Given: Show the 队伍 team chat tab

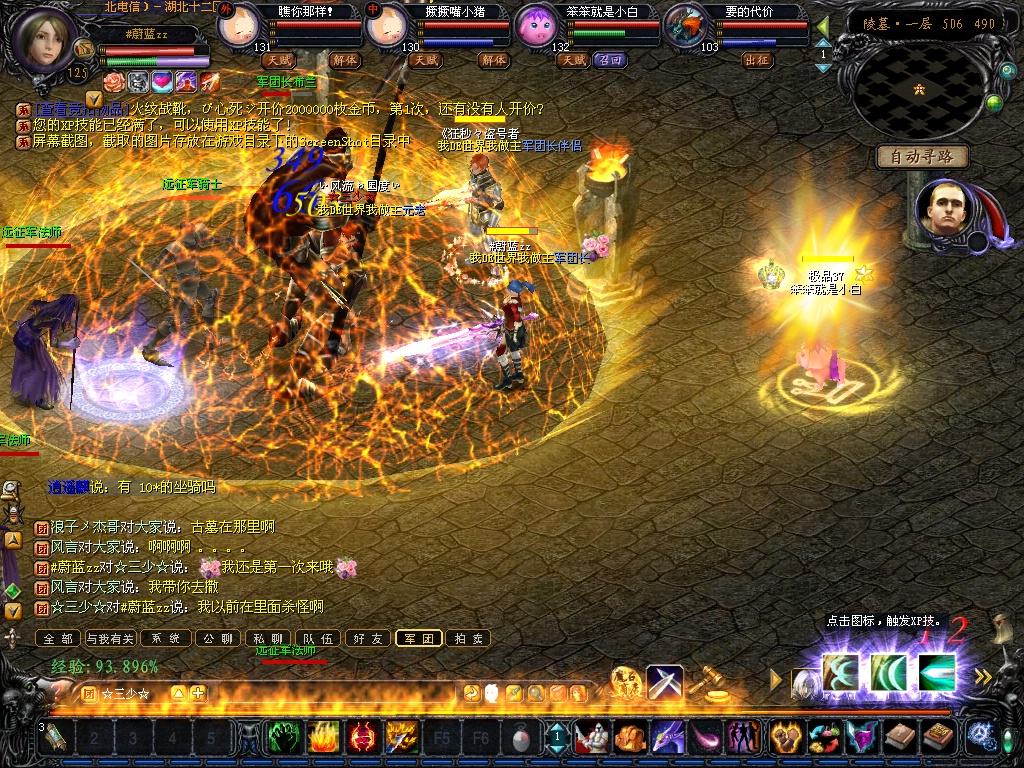Looking at the screenshot, I should pos(319,638).
